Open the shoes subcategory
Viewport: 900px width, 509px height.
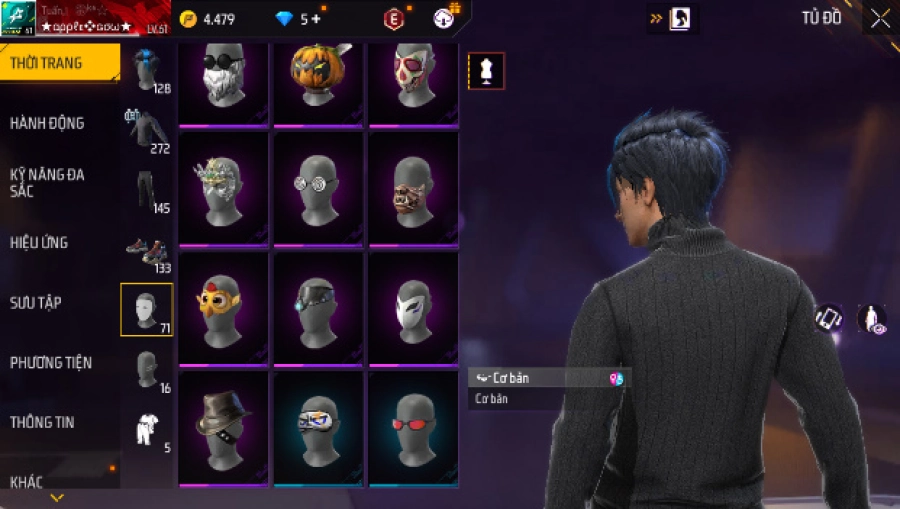pyautogui.click(x=146, y=250)
